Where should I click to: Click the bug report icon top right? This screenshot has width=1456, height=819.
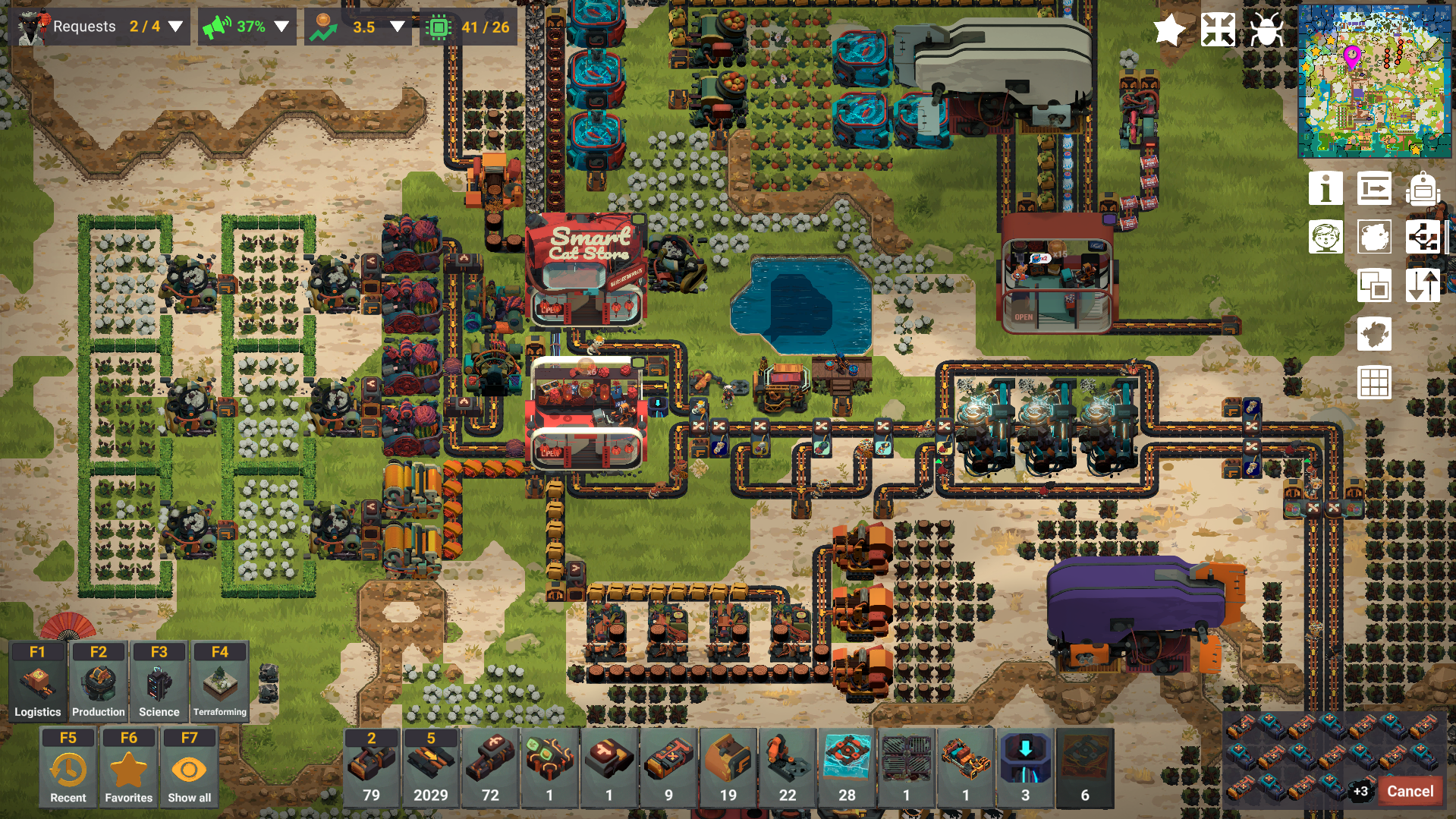tap(1266, 30)
